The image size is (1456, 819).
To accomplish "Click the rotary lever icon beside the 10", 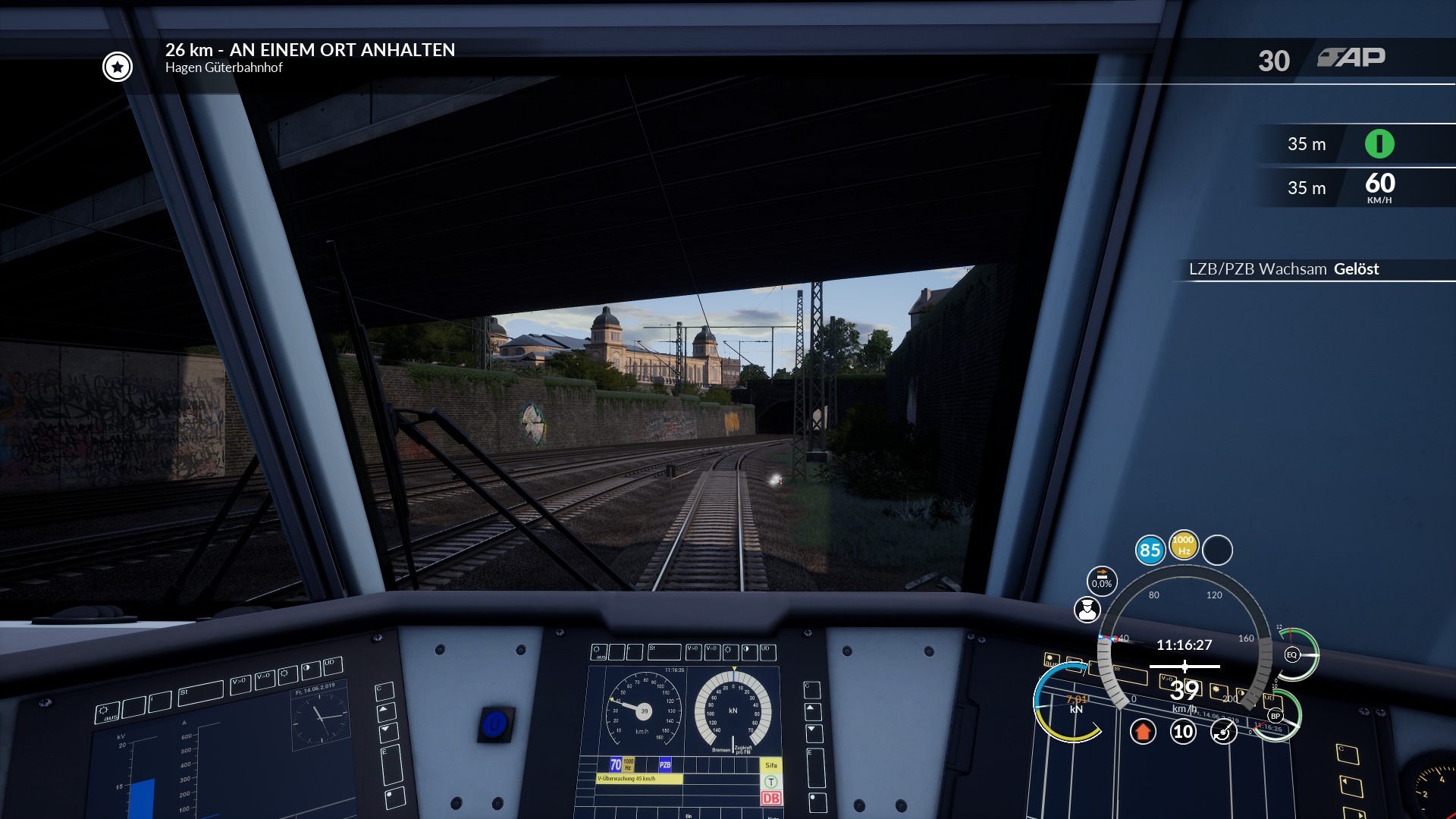I will click(x=1223, y=732).
